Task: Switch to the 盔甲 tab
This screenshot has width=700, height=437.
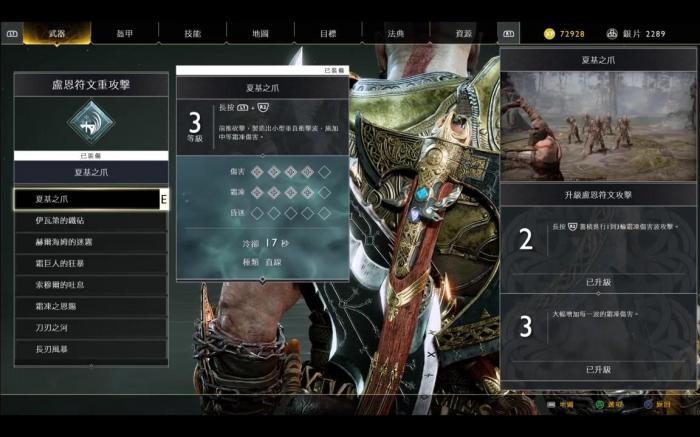Action: (124, 34)
